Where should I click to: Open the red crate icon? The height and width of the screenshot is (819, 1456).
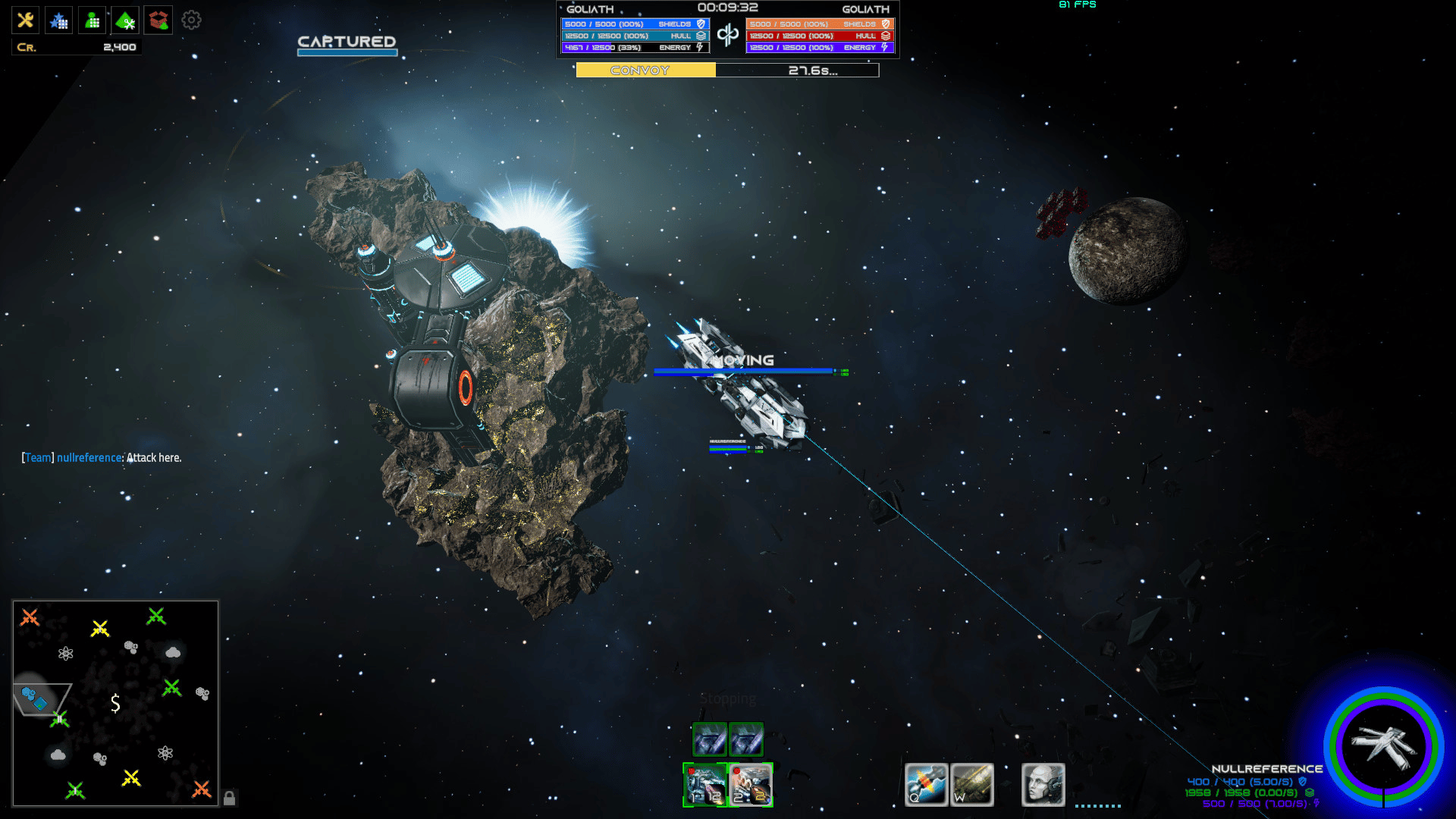tap(158, 20)
